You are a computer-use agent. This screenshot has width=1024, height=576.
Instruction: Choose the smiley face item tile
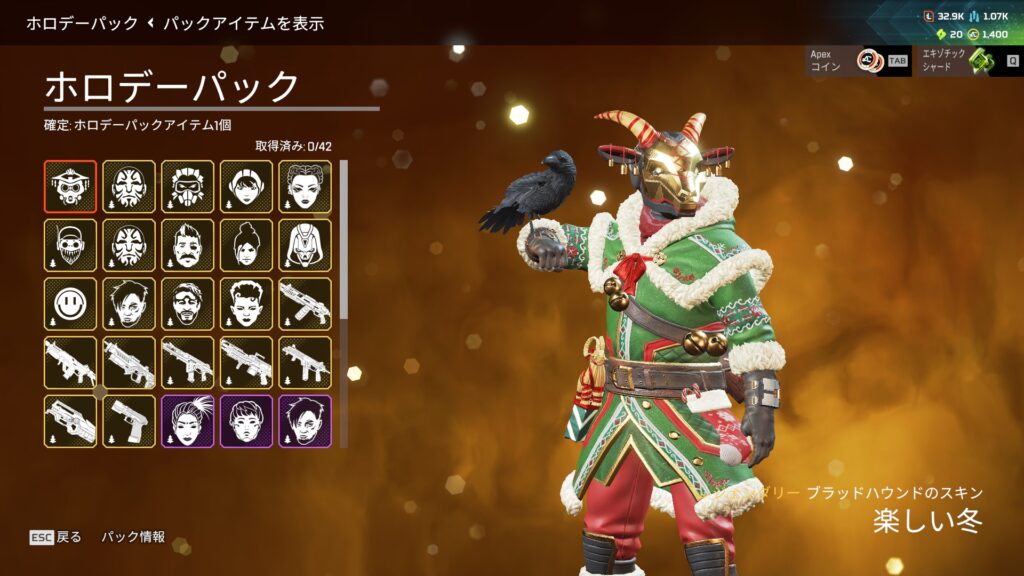pos(70,304)
